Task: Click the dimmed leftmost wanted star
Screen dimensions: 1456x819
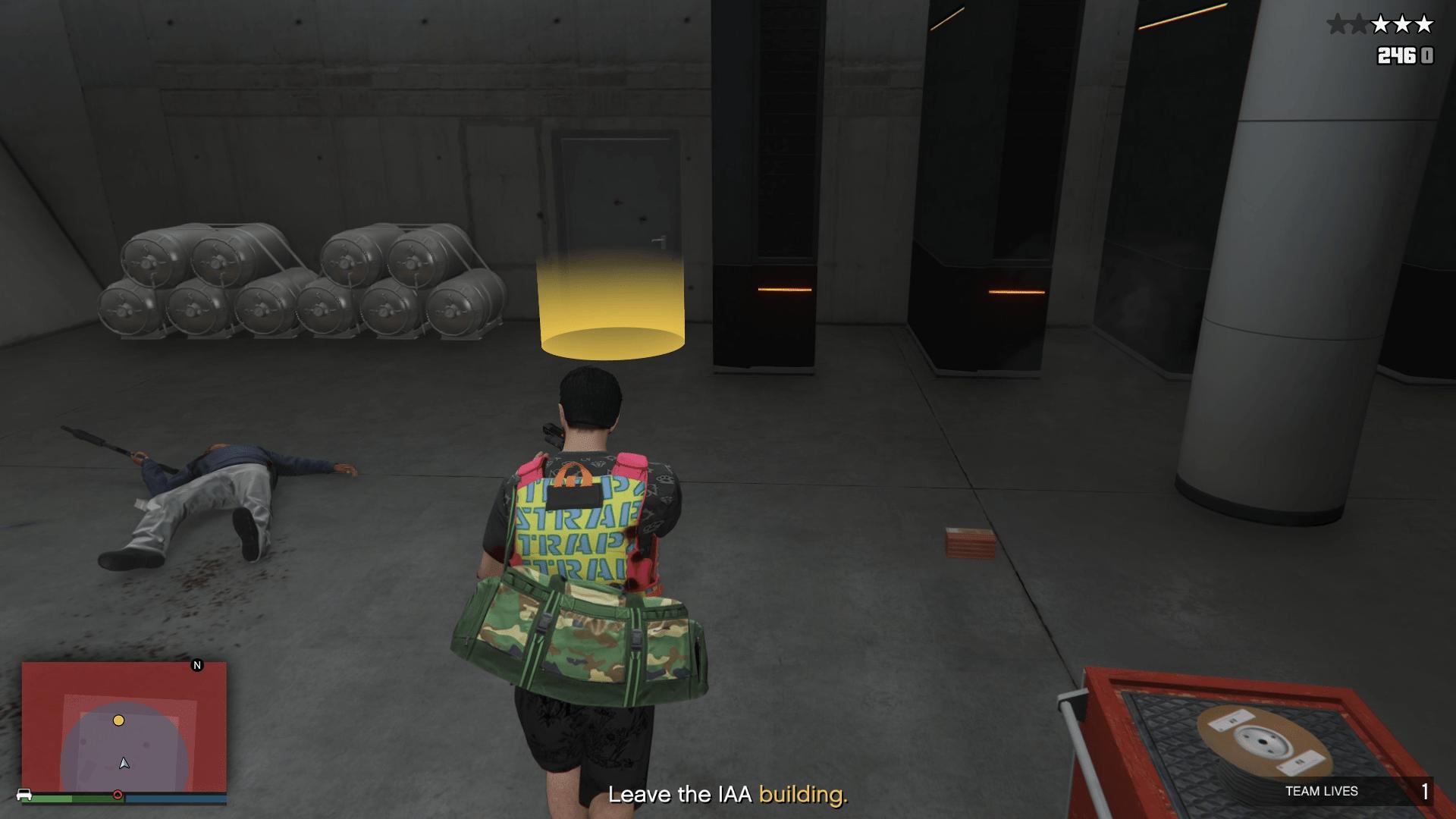Action: click(x=1337, y=24)
